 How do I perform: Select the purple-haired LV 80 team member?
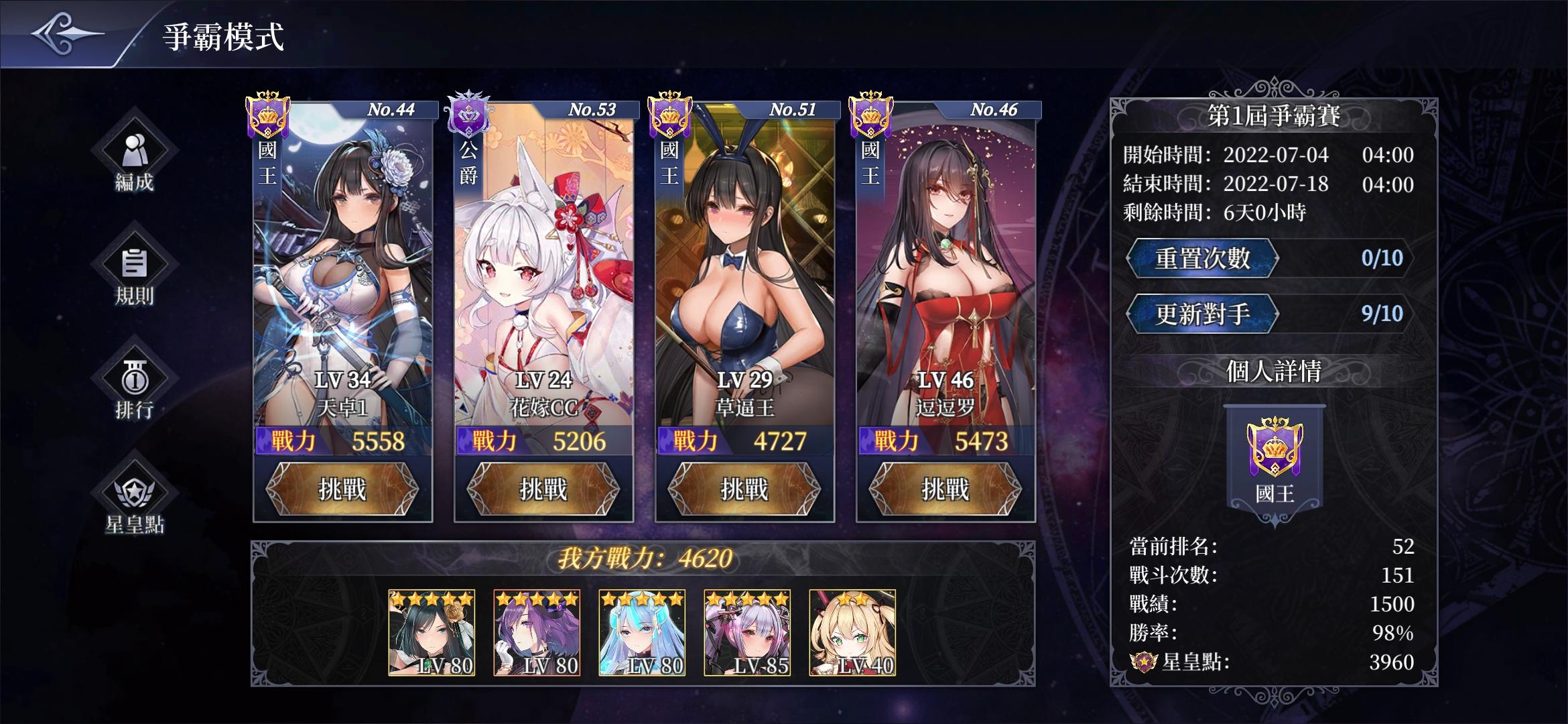click(537, 633)
